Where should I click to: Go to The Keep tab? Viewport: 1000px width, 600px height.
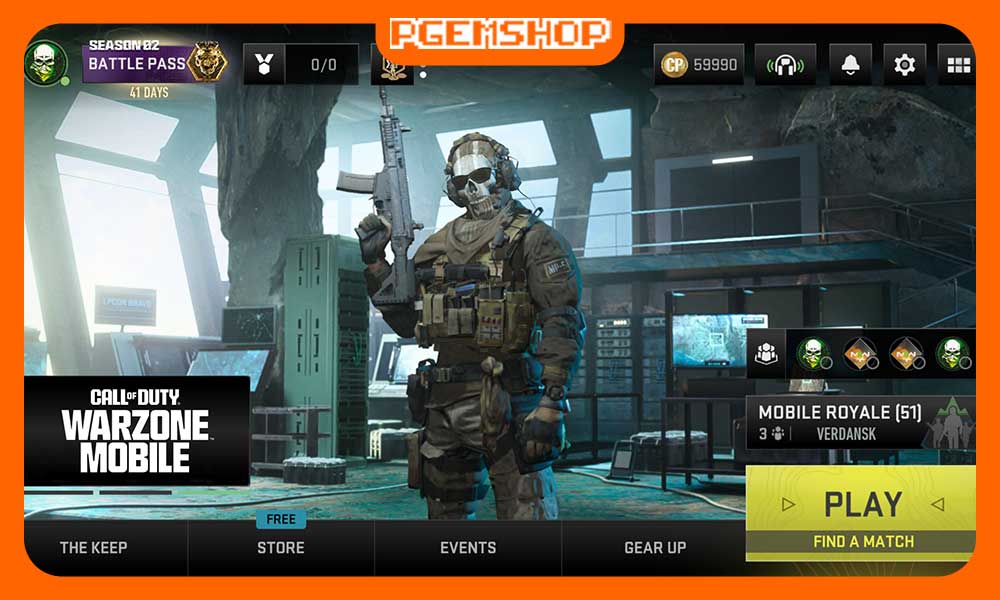point(93,547)
